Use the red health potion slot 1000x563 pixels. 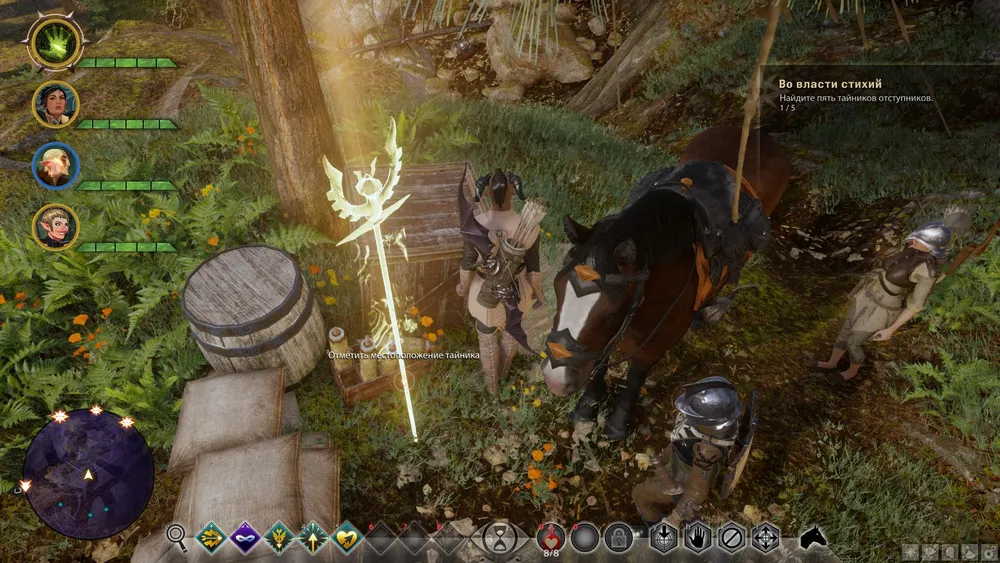550,537
